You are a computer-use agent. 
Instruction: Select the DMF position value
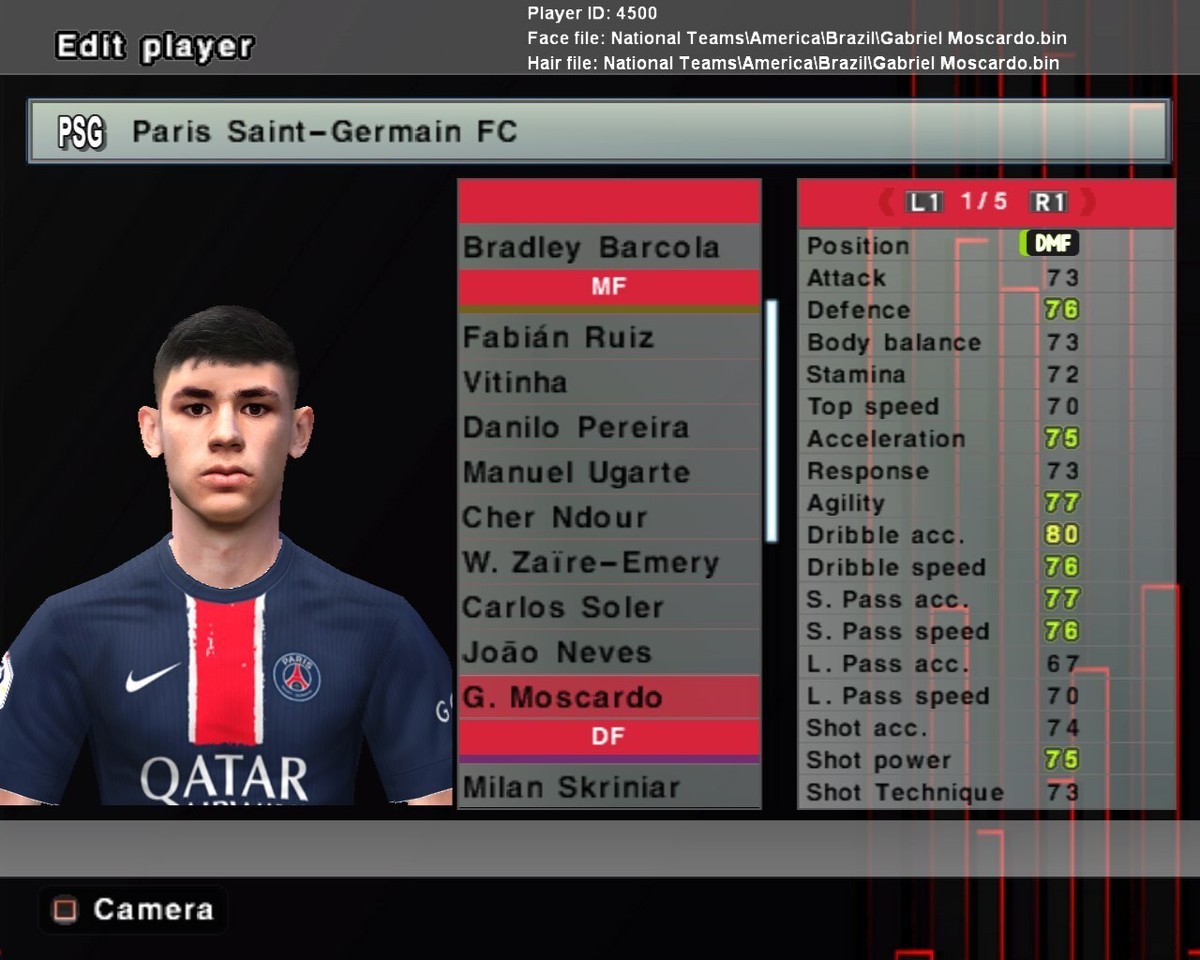pyautogui.click(x=1050, y=244)
